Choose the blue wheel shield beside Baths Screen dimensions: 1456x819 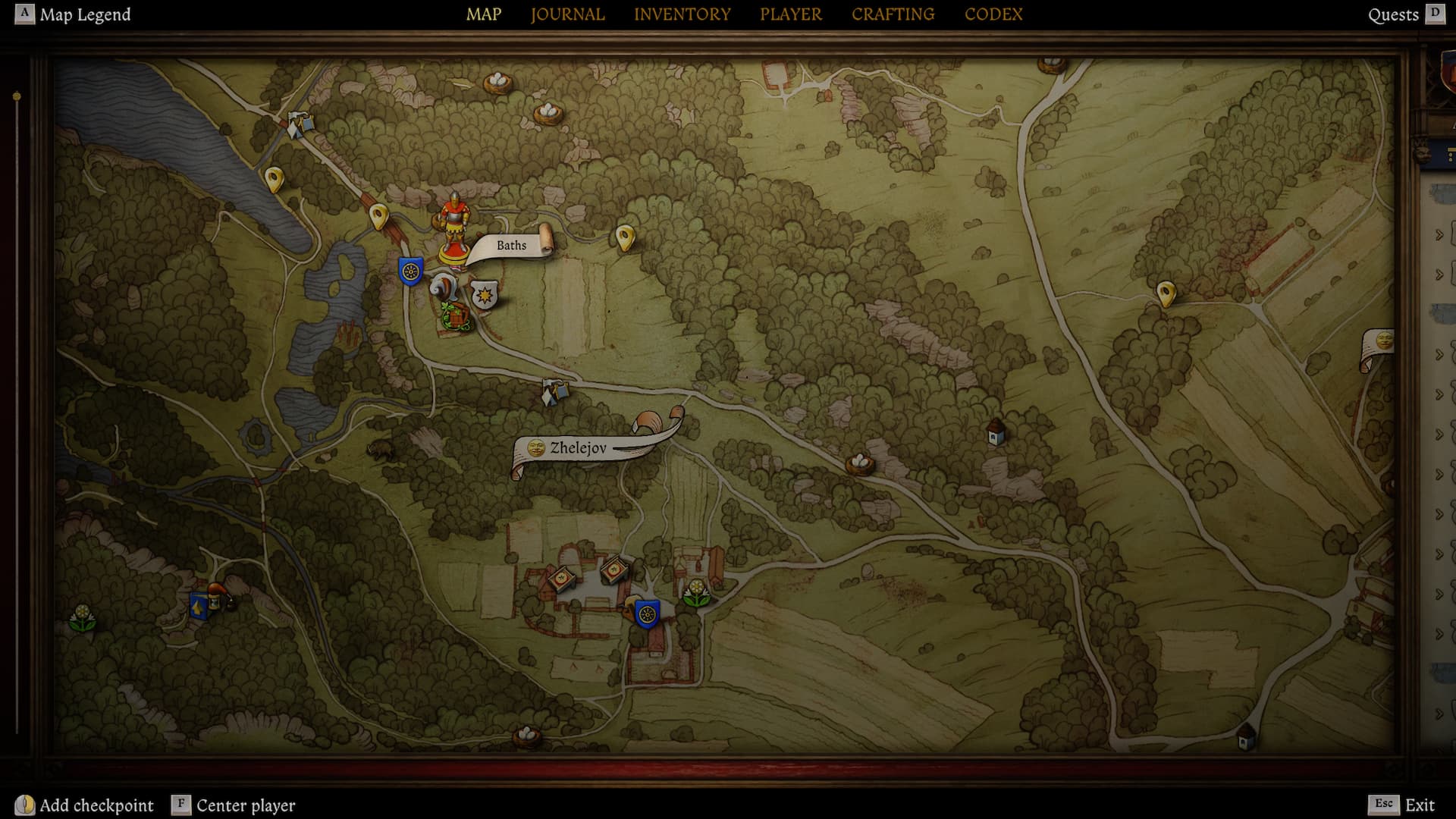coord(411,271)
